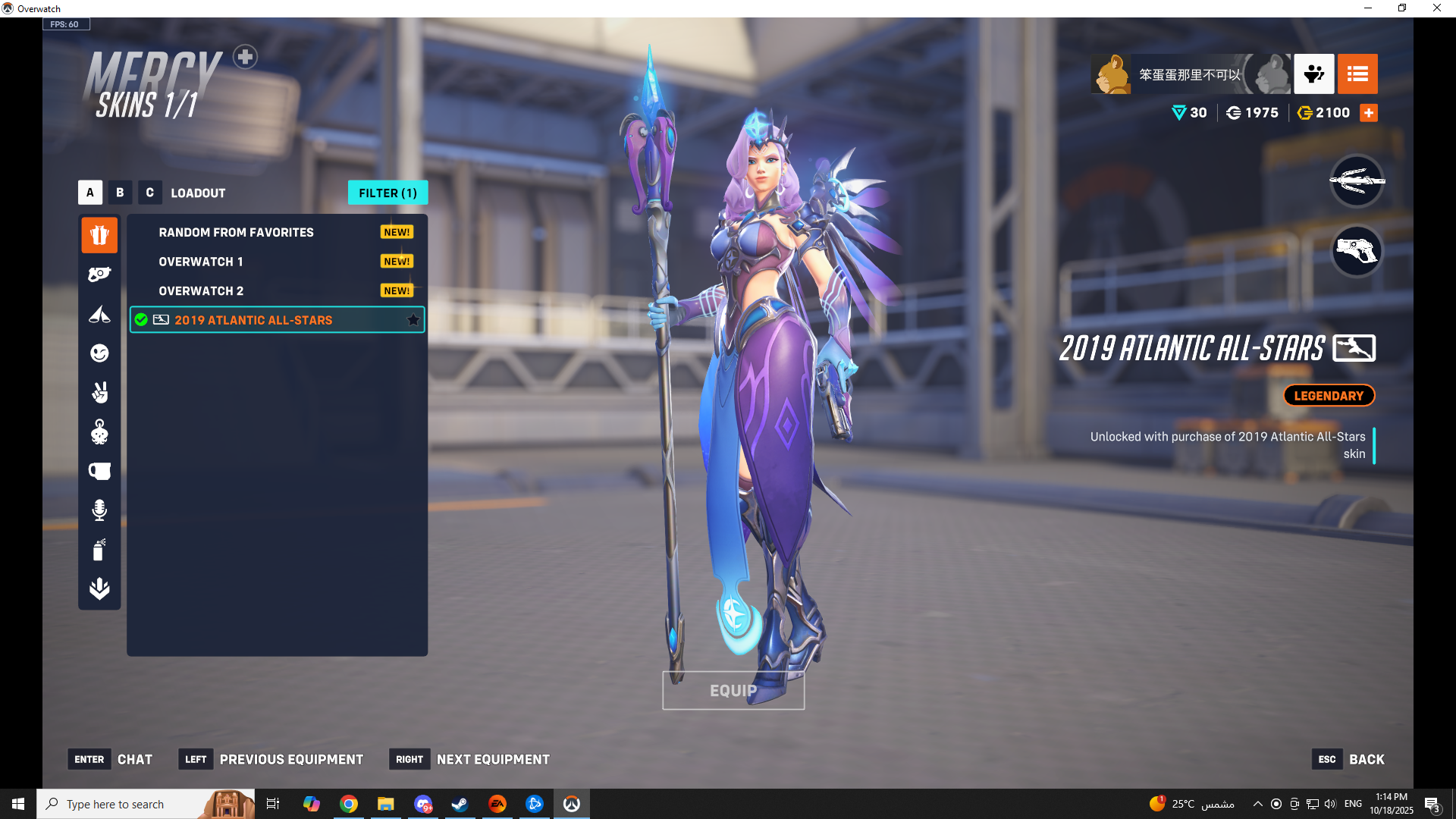This screenshot has width=1456, height=819.
Task: Select loadout A tab
Action: pyautogui.click(x=90, y=193)
